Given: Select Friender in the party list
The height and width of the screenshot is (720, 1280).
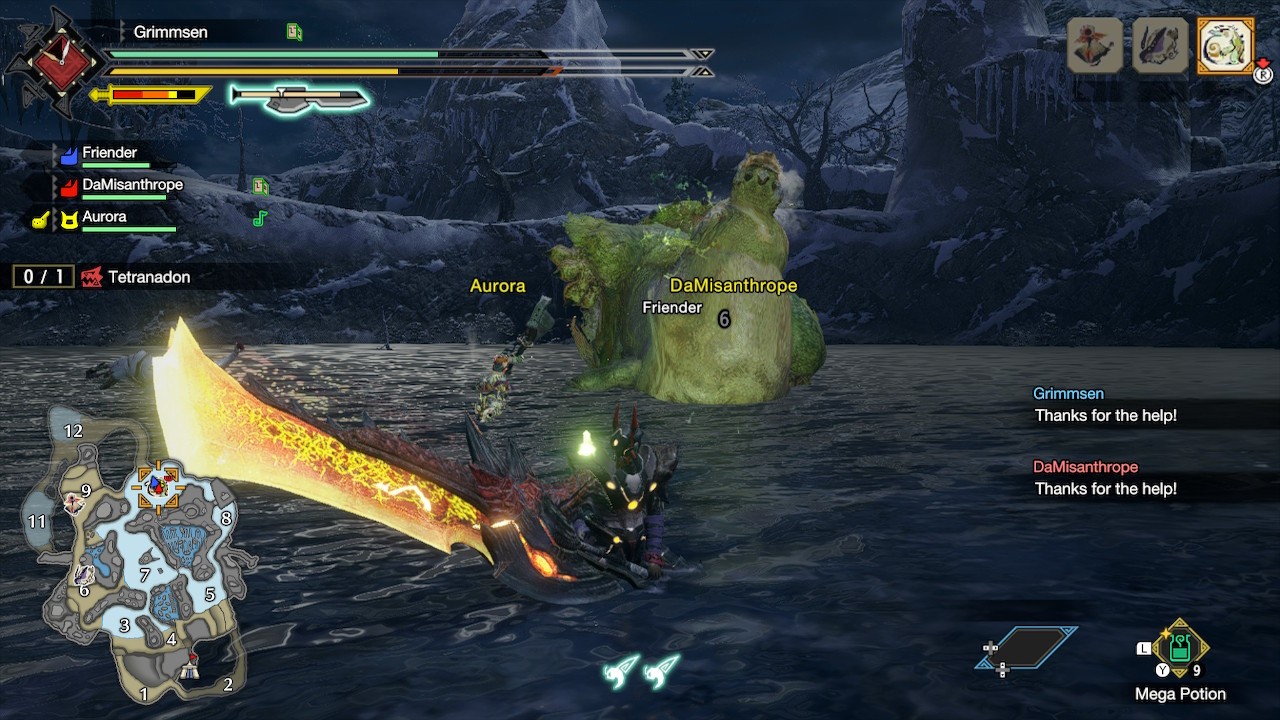Looking at the screenshot, I should 109,153.
